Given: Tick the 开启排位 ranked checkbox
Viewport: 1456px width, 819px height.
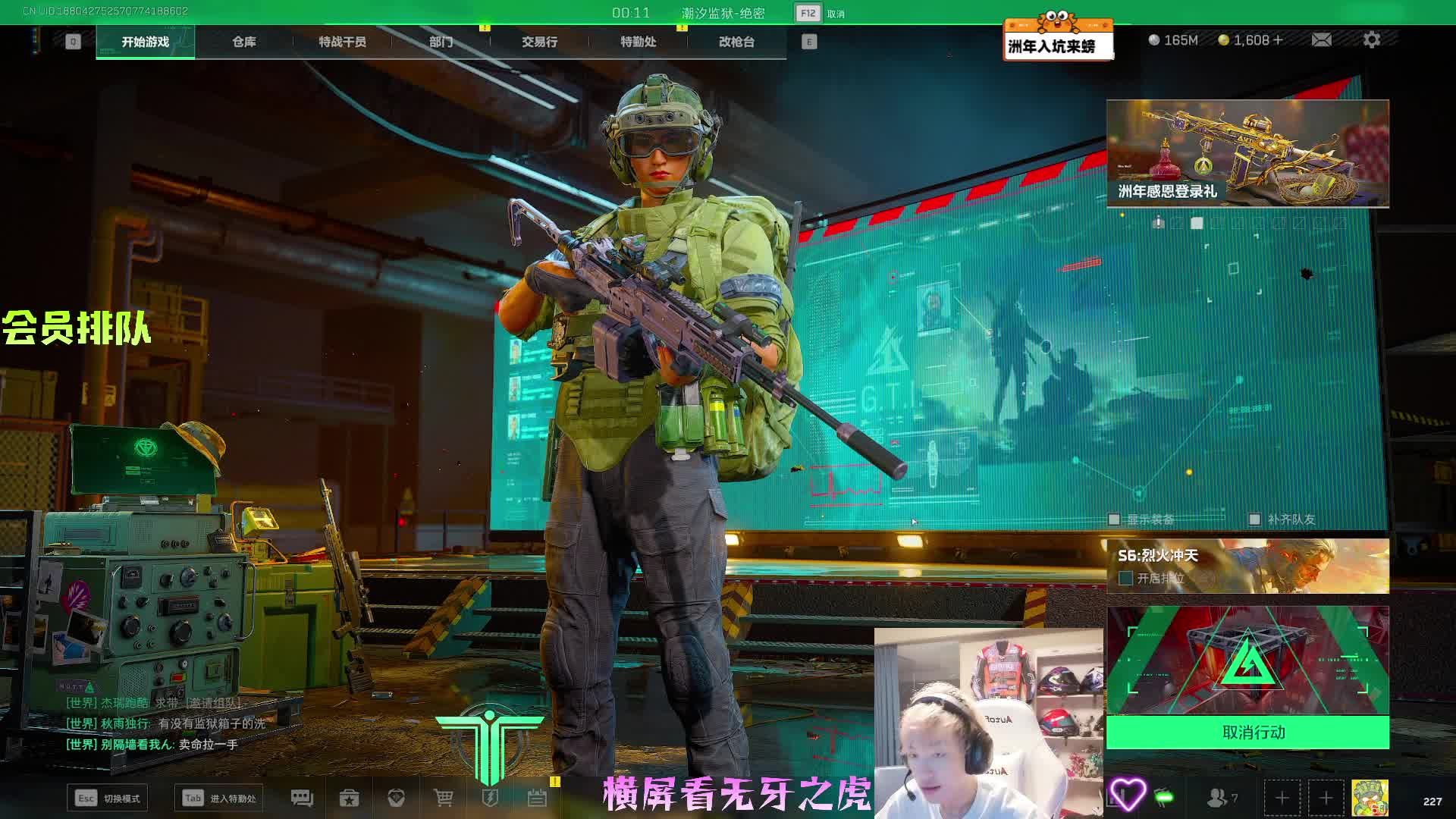Looking at the screenshot, I should point(1126,579).
